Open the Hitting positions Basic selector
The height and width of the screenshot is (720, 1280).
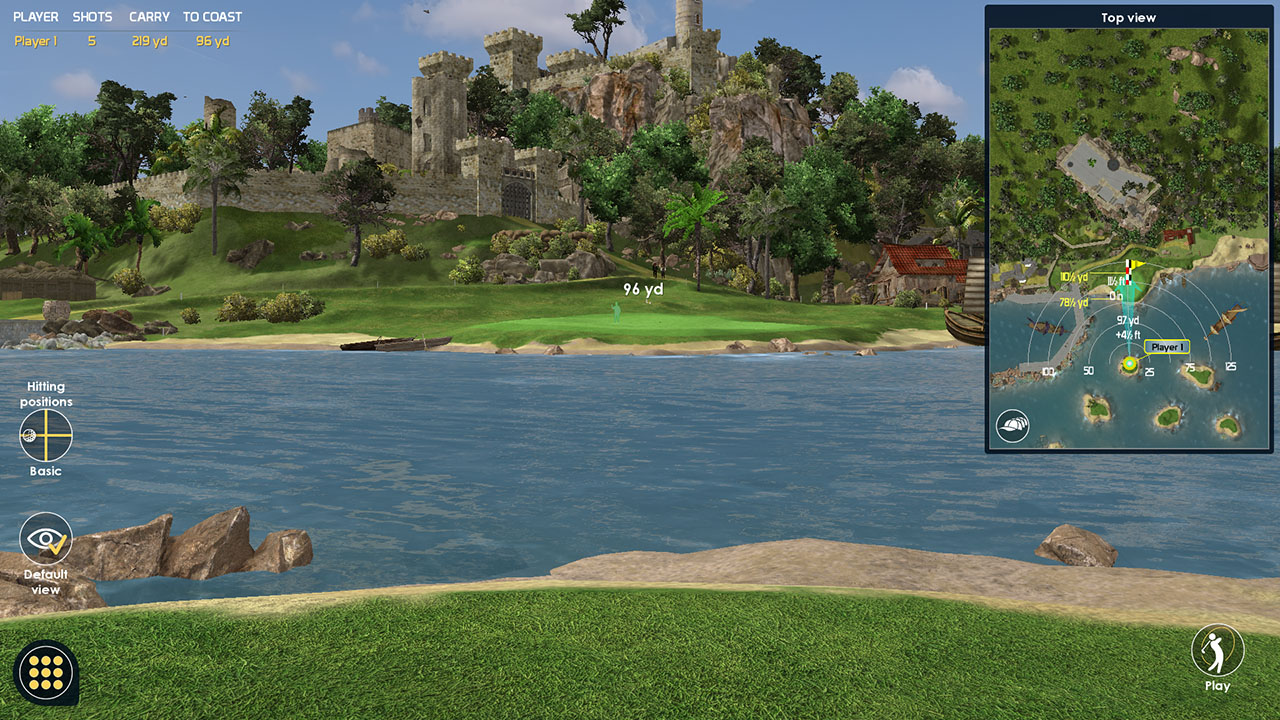point(46,436)
